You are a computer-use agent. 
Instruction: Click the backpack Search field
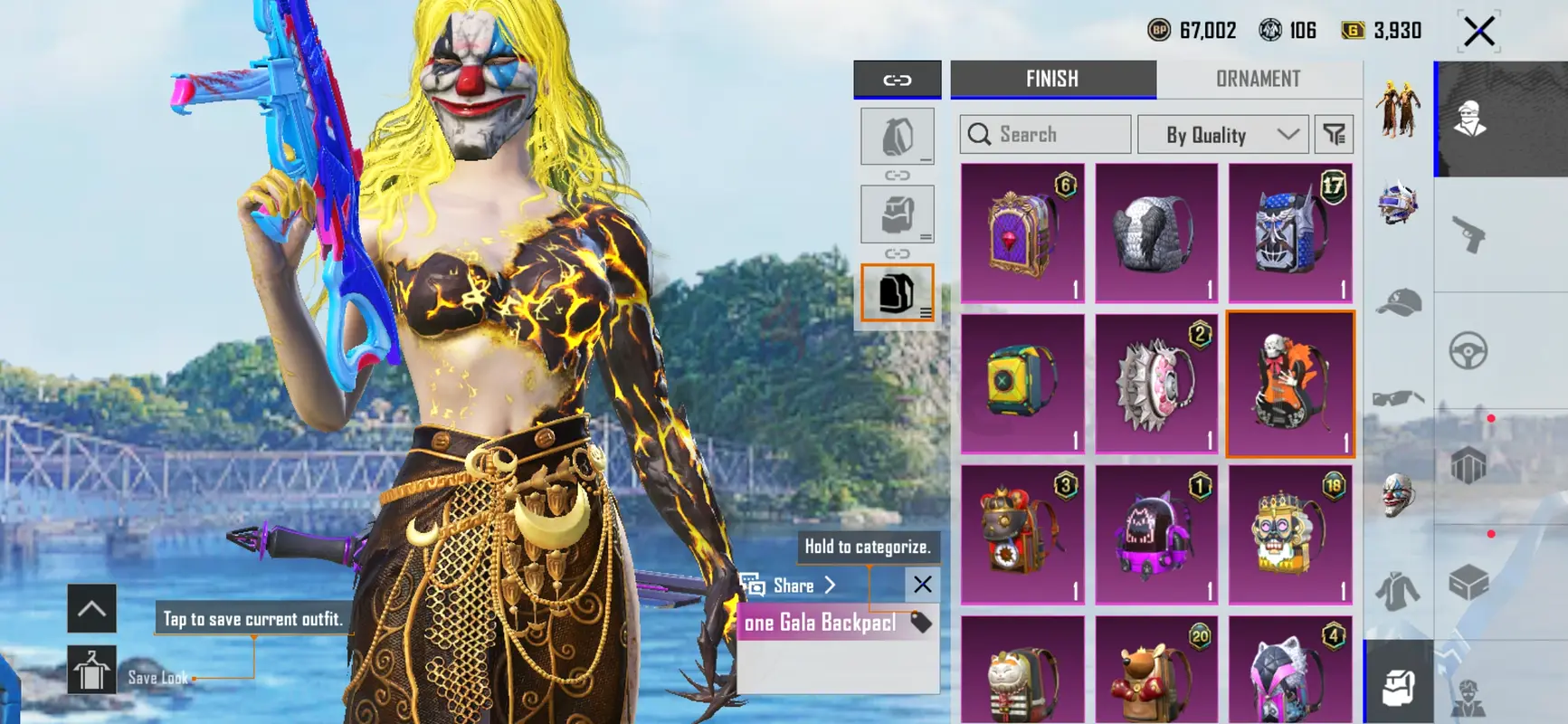pos(1046,135)
